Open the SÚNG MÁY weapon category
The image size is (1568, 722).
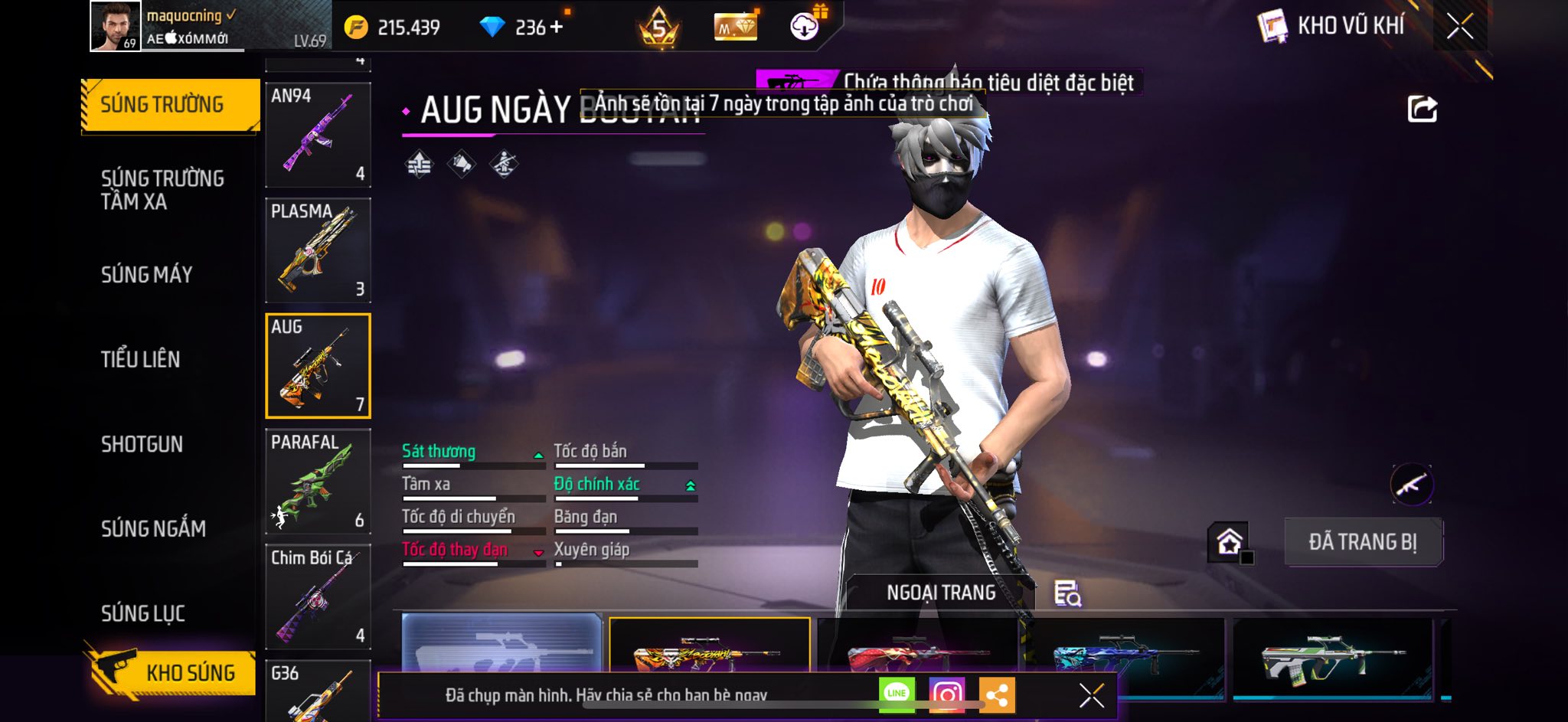point(146,275)
